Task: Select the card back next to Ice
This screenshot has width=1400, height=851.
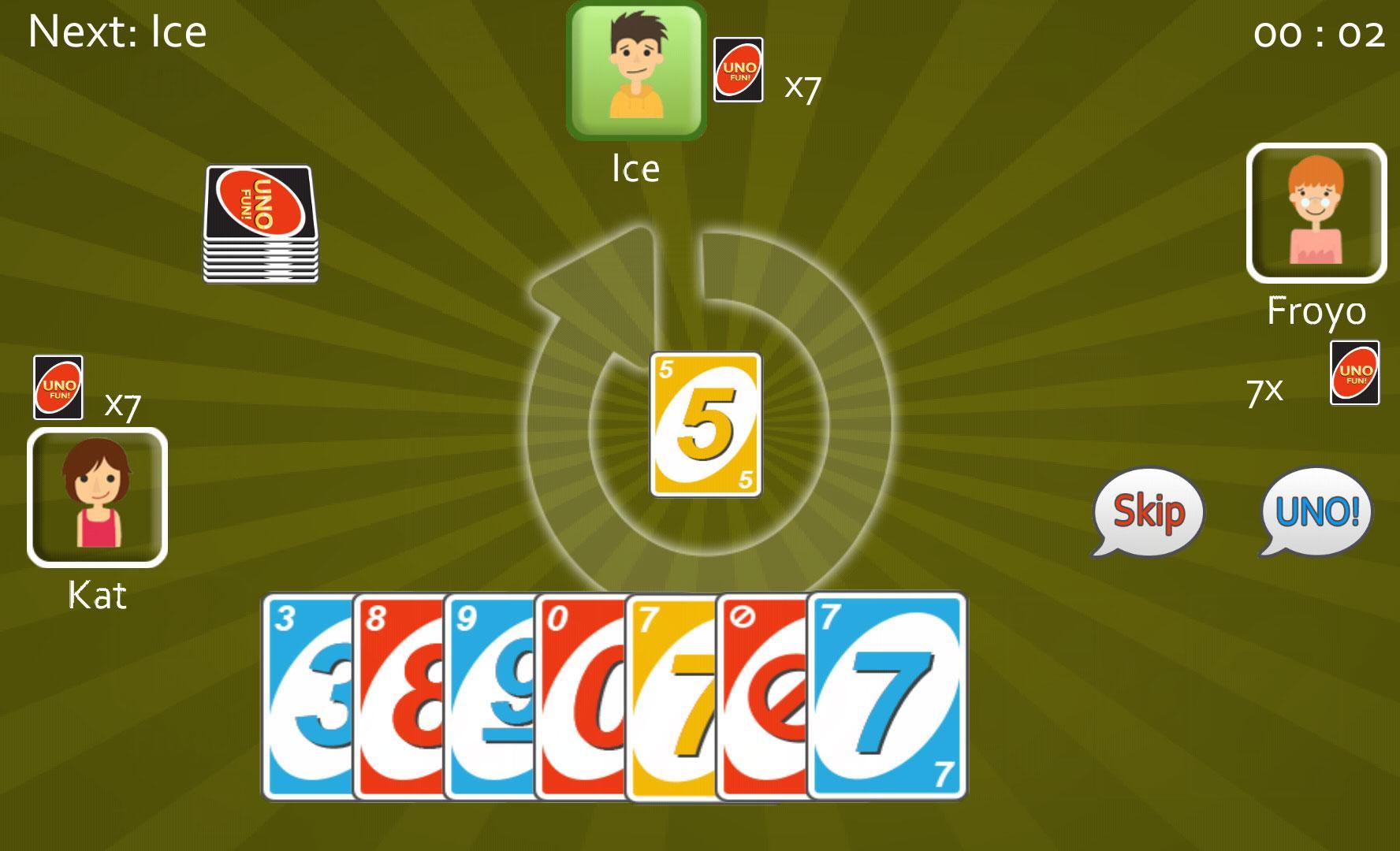Action: (x=739, y=71)
